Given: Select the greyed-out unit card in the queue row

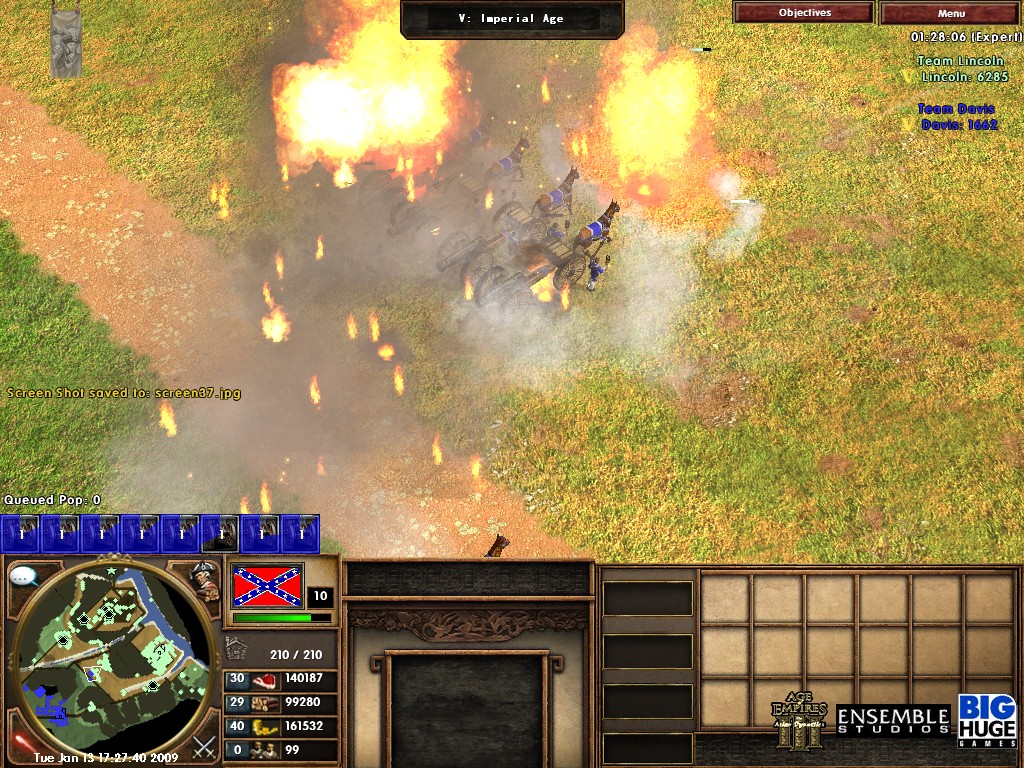Looking at the screenshot, I should (x=220, y=534).
